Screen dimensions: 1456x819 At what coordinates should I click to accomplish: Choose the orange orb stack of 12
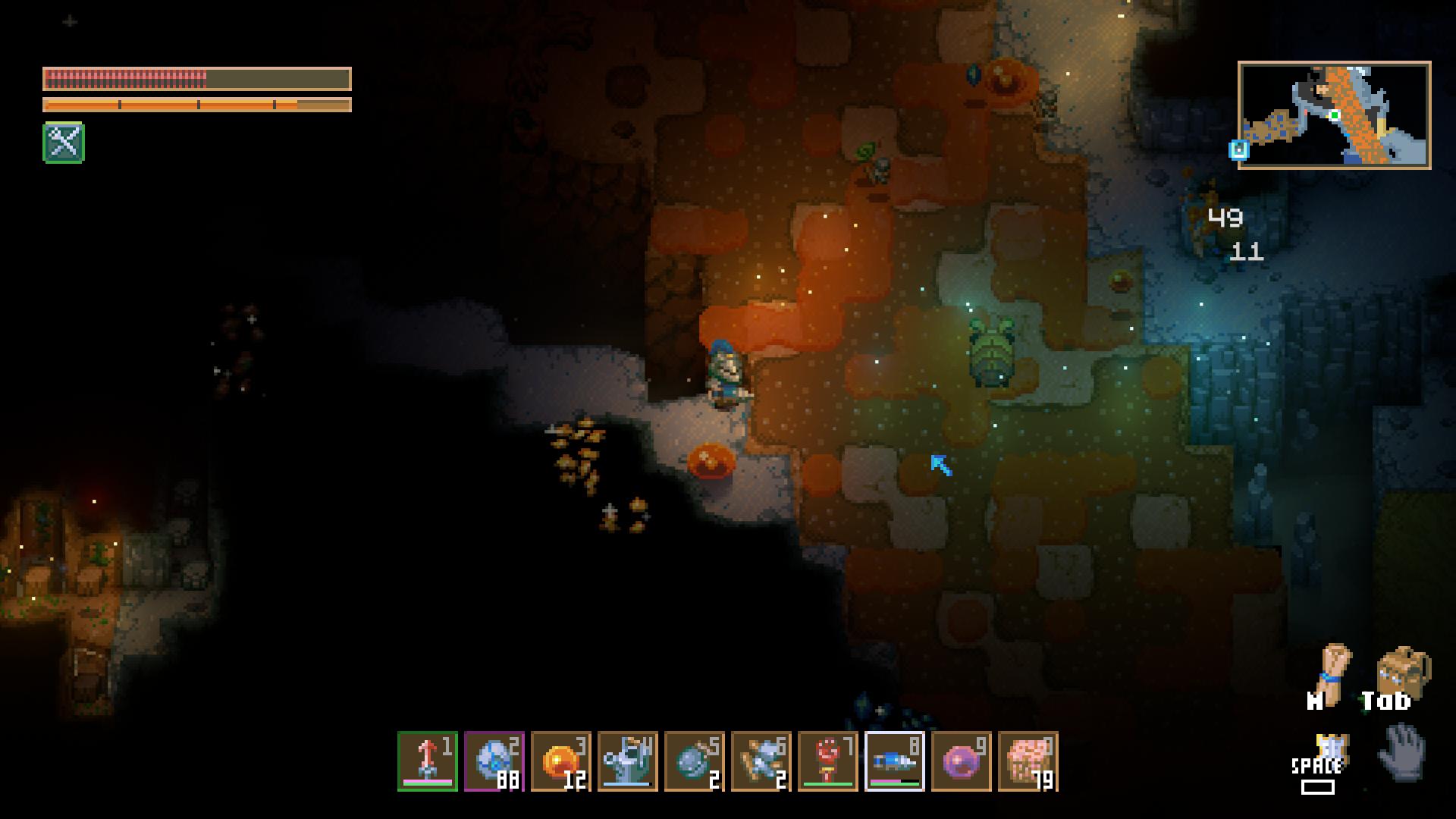coord(561,761)
